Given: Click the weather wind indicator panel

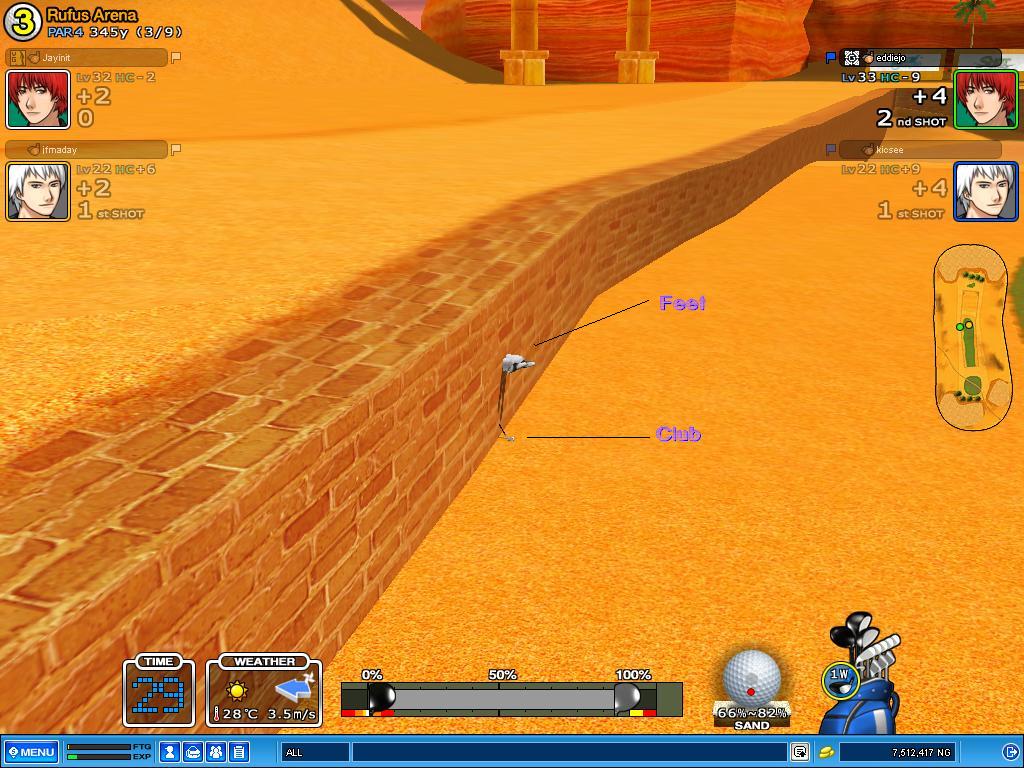Looking at the screenshot, I should (264, 692).
